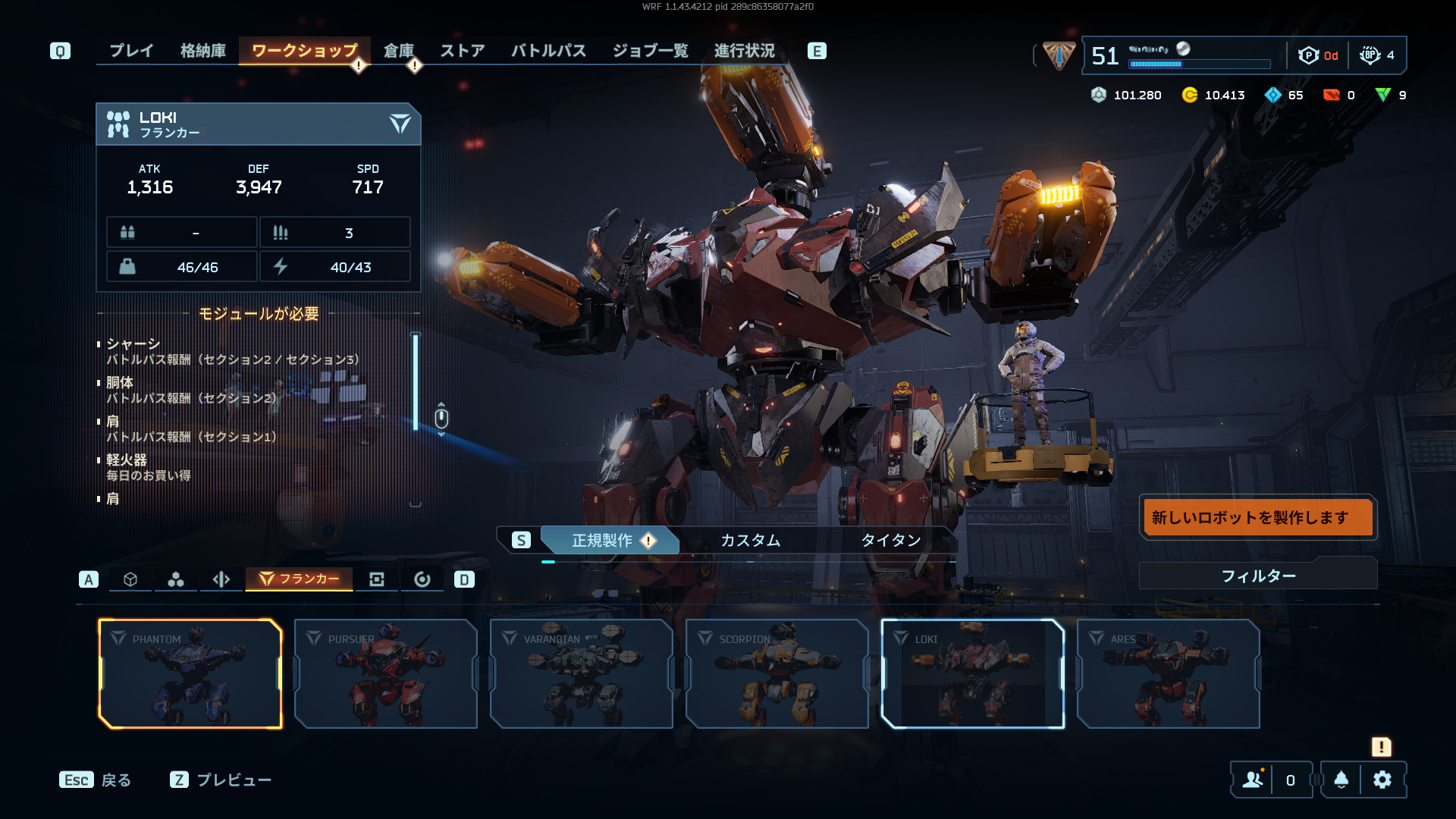This screenshot has width=1456, height=819.
Task: Open settings with the gear icon
Action: (x=1382, y=780)
